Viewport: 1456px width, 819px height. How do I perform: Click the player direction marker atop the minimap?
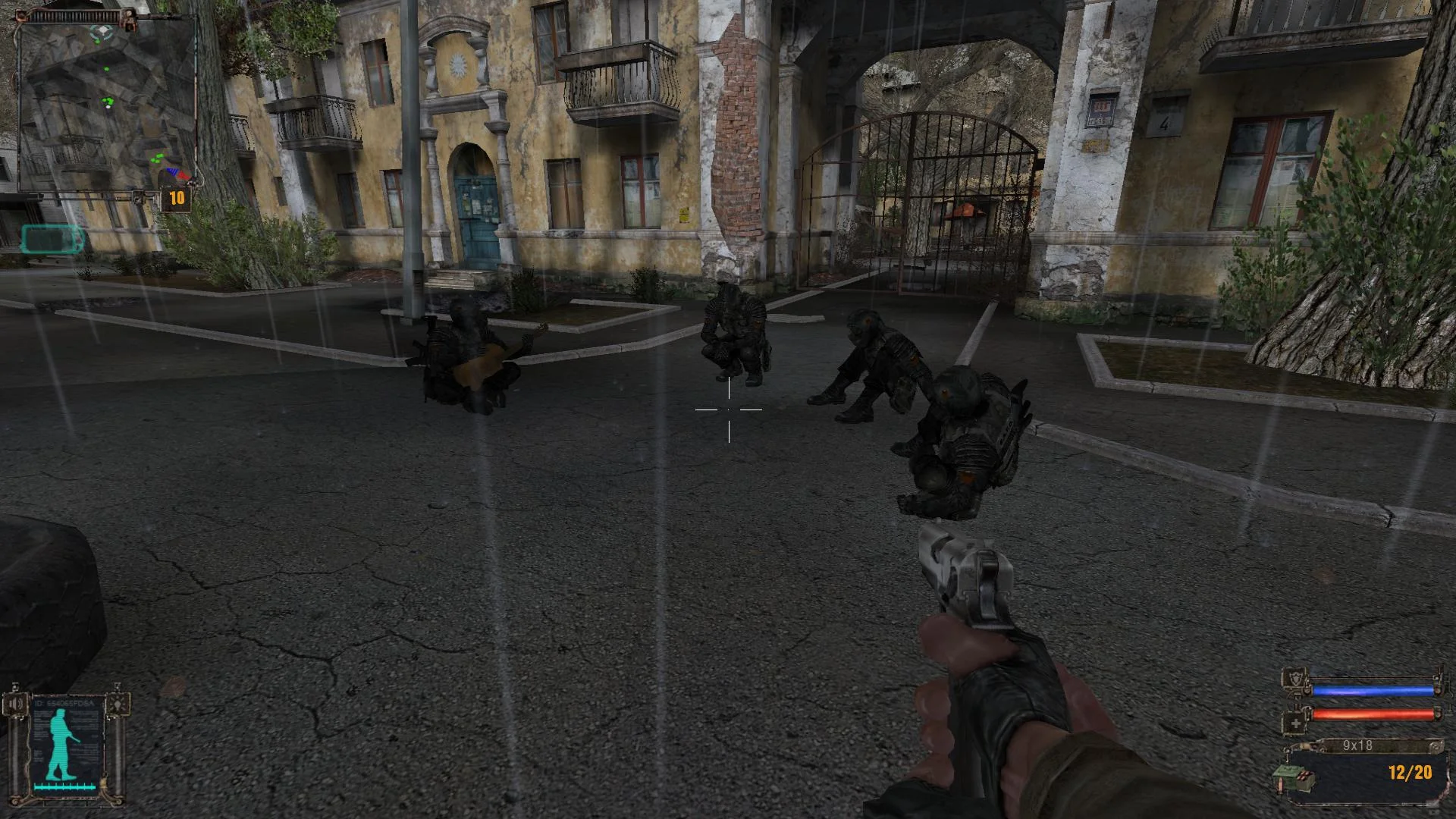pos(102,30)
